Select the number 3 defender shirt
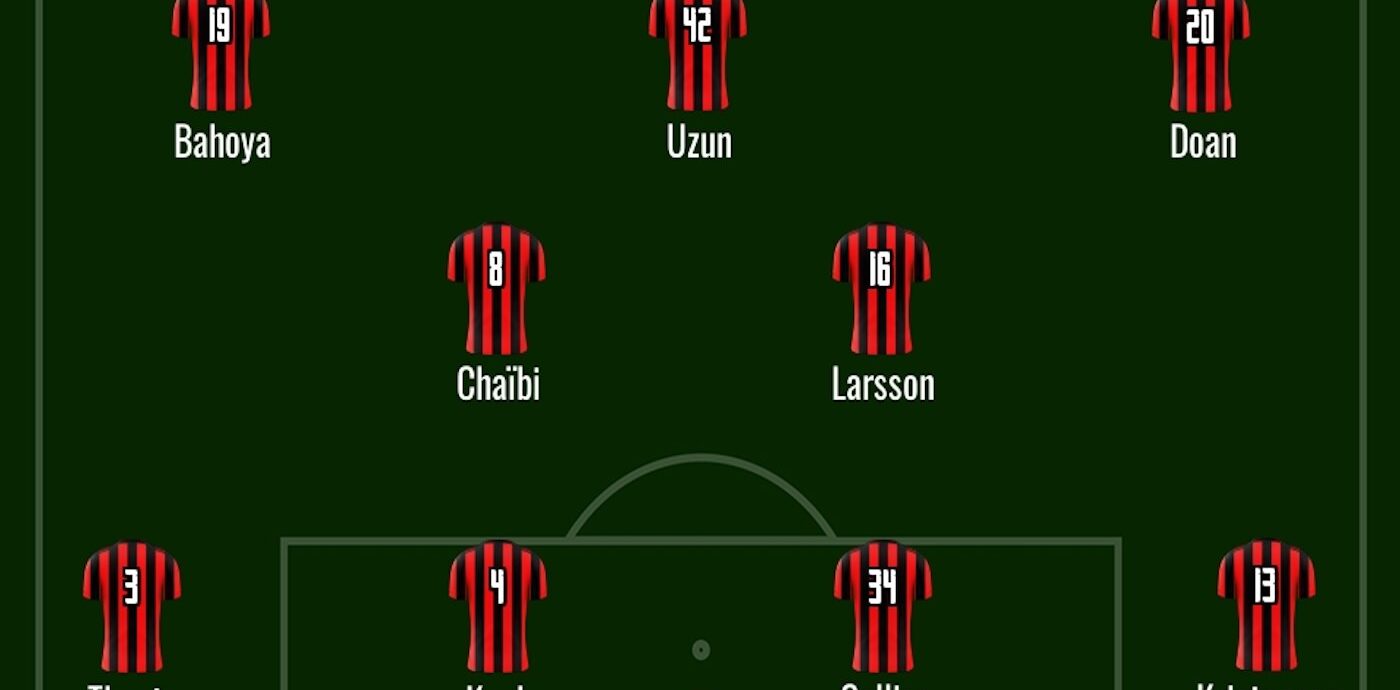This screenshot has height=690, width=1400. pyautogui.click(x=131, y=606)
